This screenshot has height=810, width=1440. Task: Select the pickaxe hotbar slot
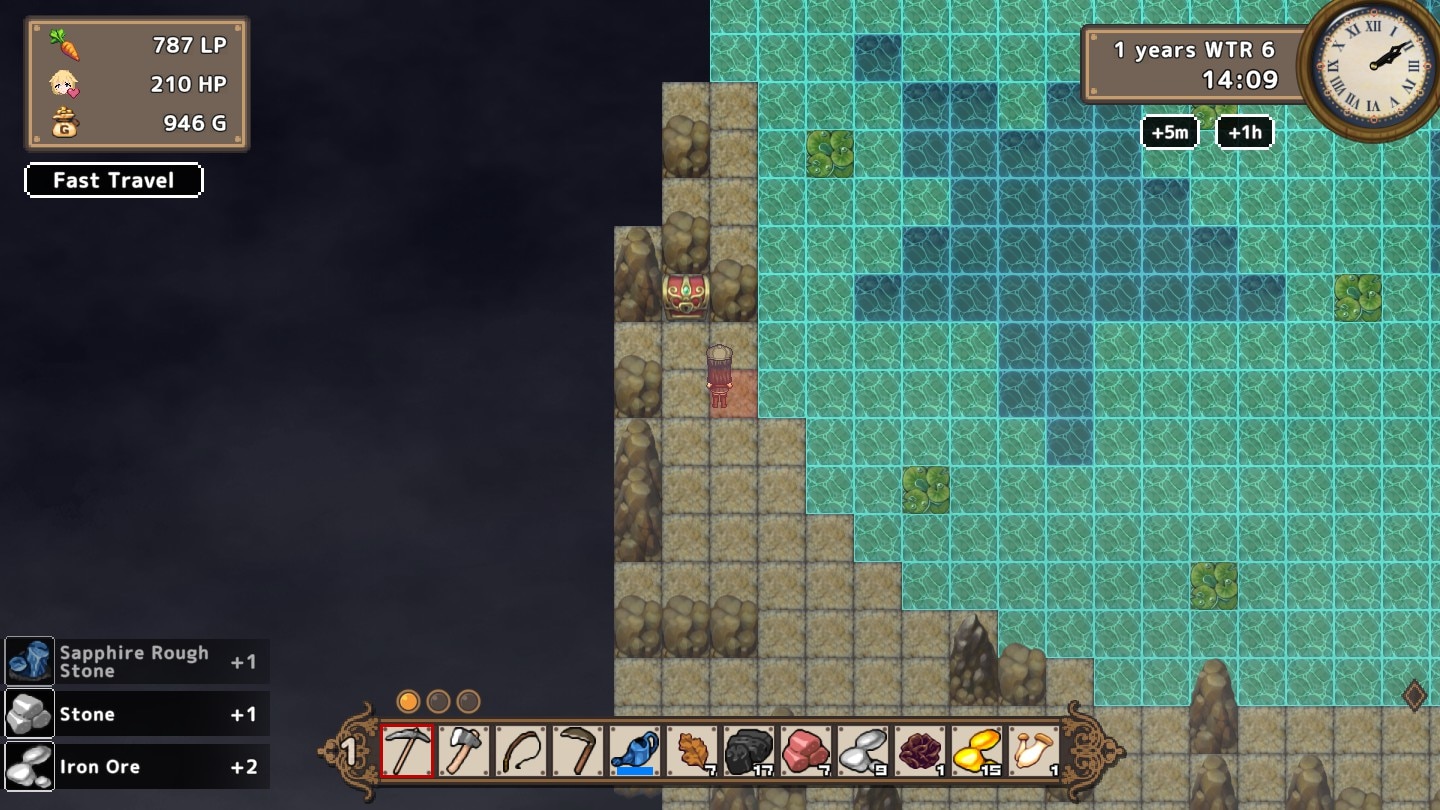(x=407, y=750)
